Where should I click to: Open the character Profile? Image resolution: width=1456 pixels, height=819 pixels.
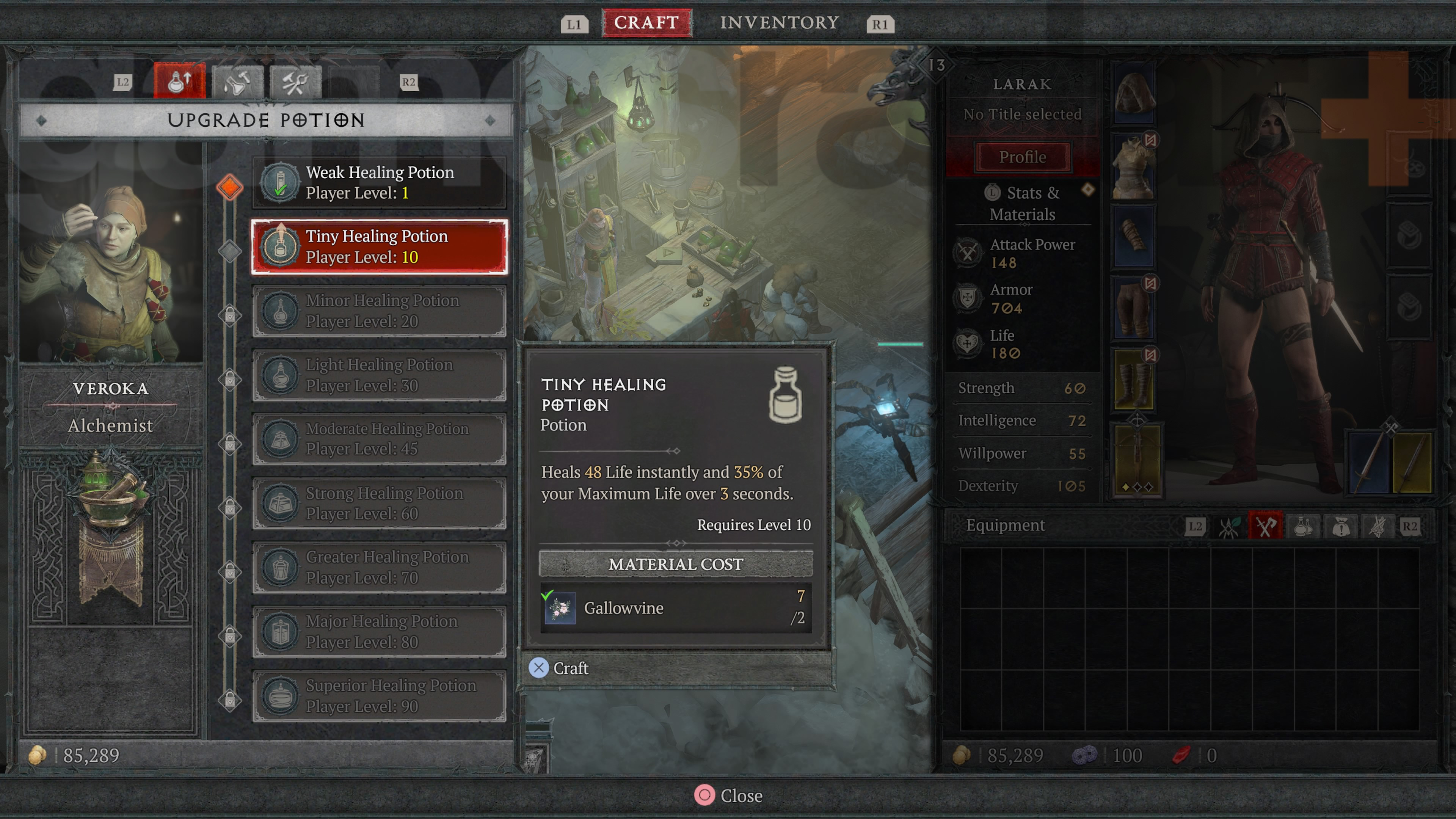[1022, 157]
